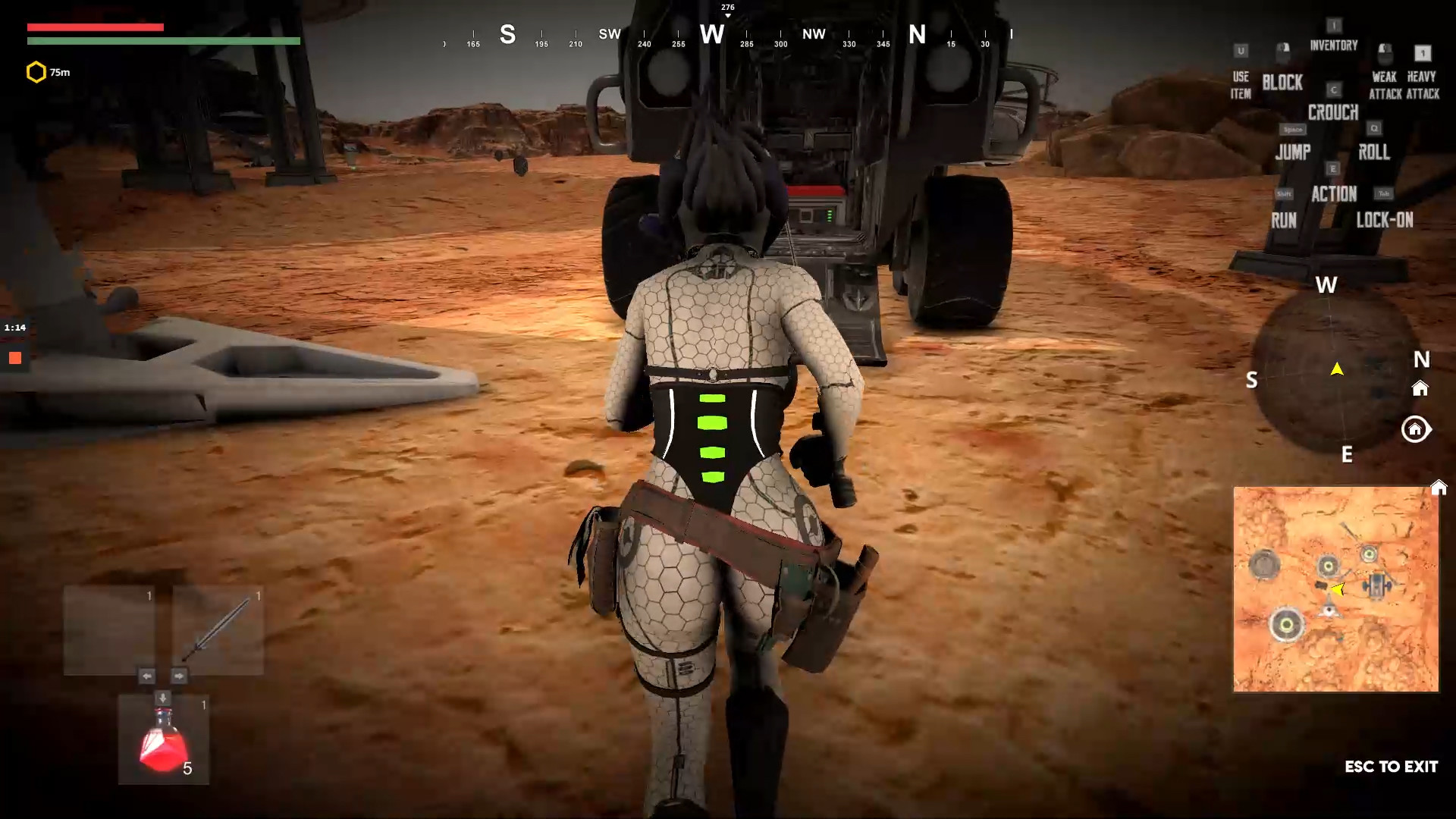Click the circled home marker icon under north indicator
The image size is (1456, 819).
click(1416, 429)
